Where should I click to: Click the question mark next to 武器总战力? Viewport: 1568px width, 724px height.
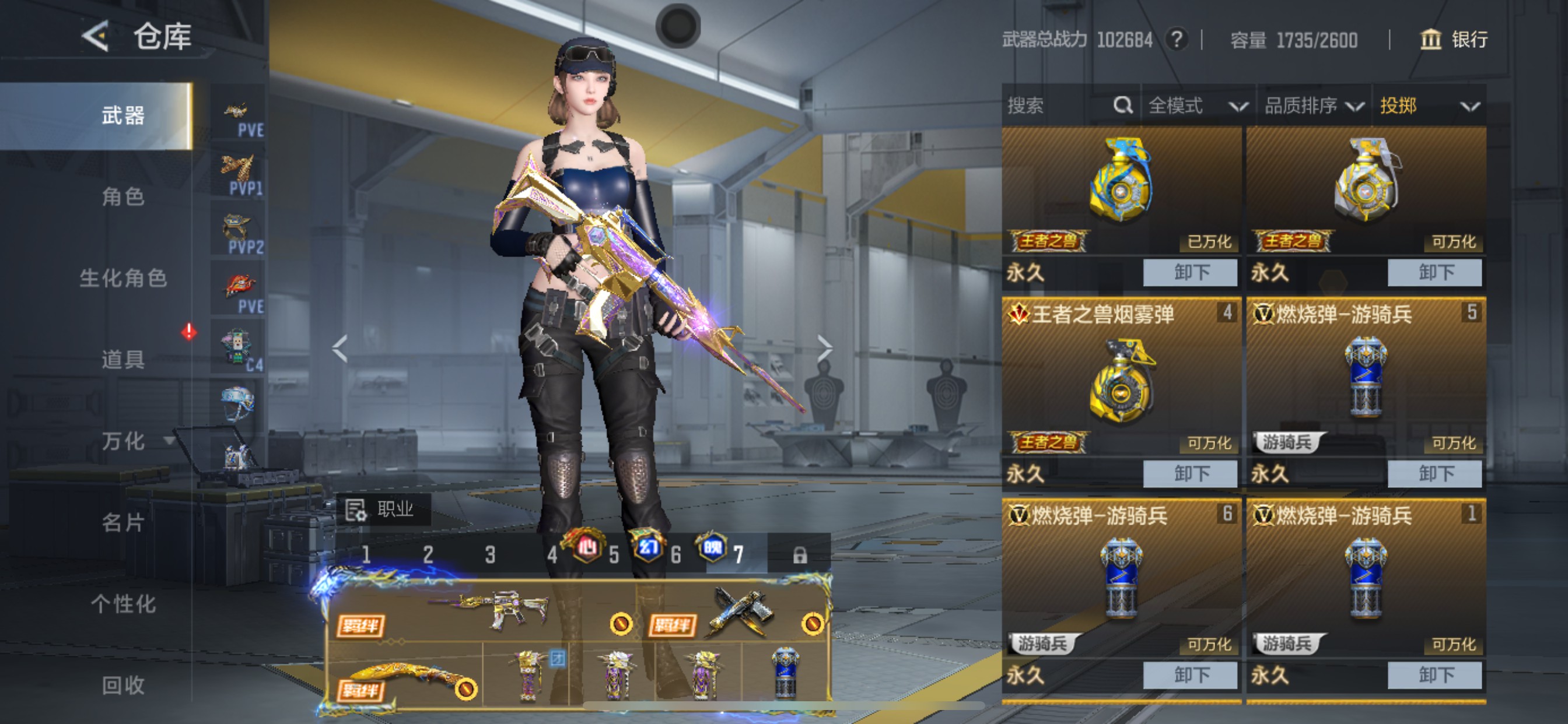[1177, 40]
